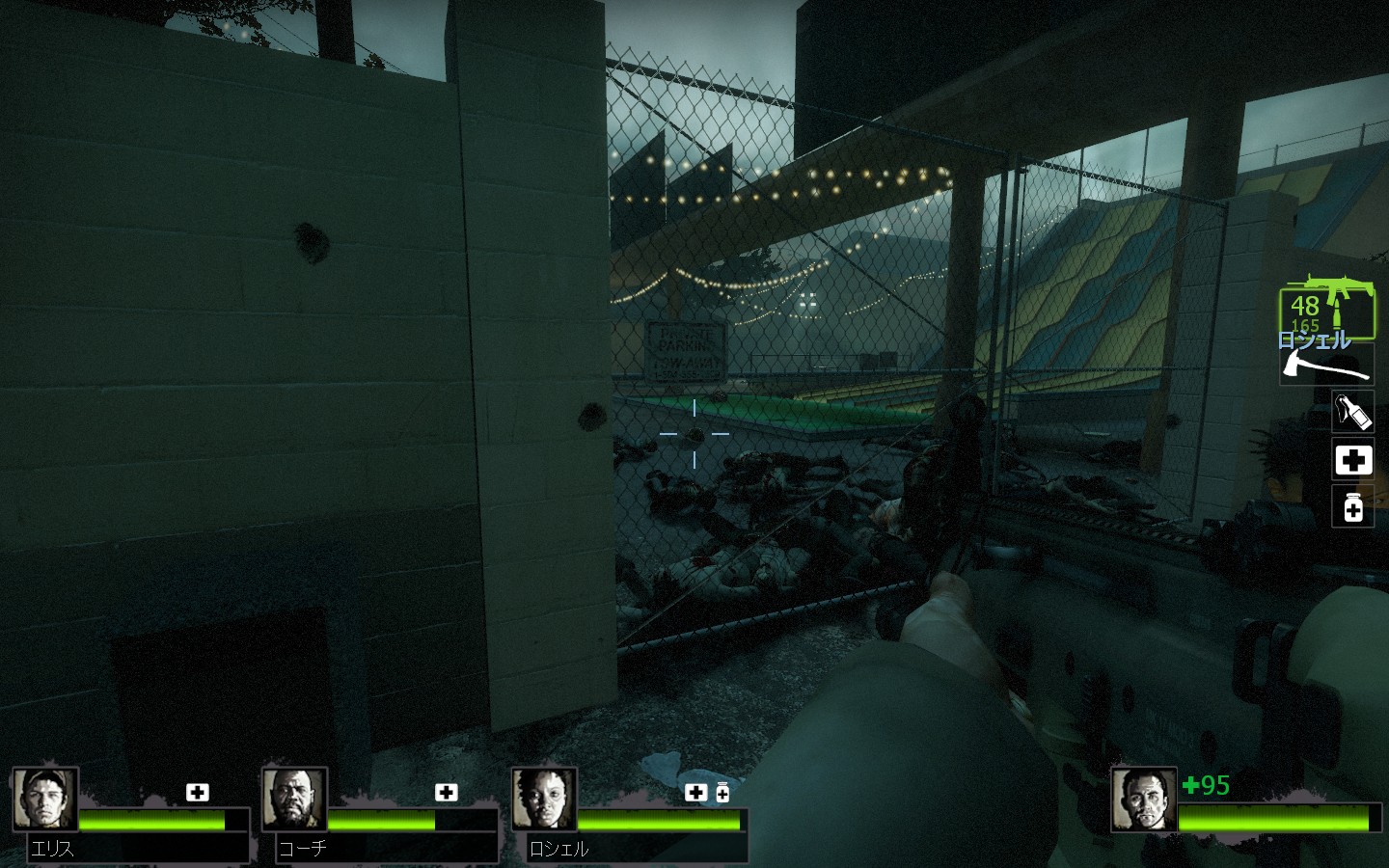Click Ellis's teammate portrait
This screenshot has height=868, width=1389.
click(x=45, y=800)
